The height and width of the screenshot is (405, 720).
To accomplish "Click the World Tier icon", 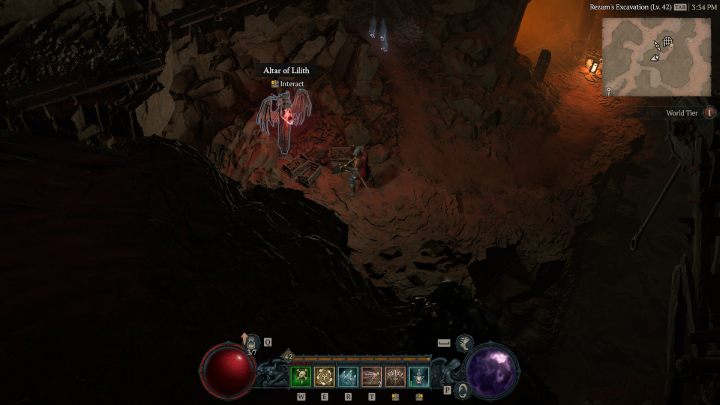I will [709, 113].
